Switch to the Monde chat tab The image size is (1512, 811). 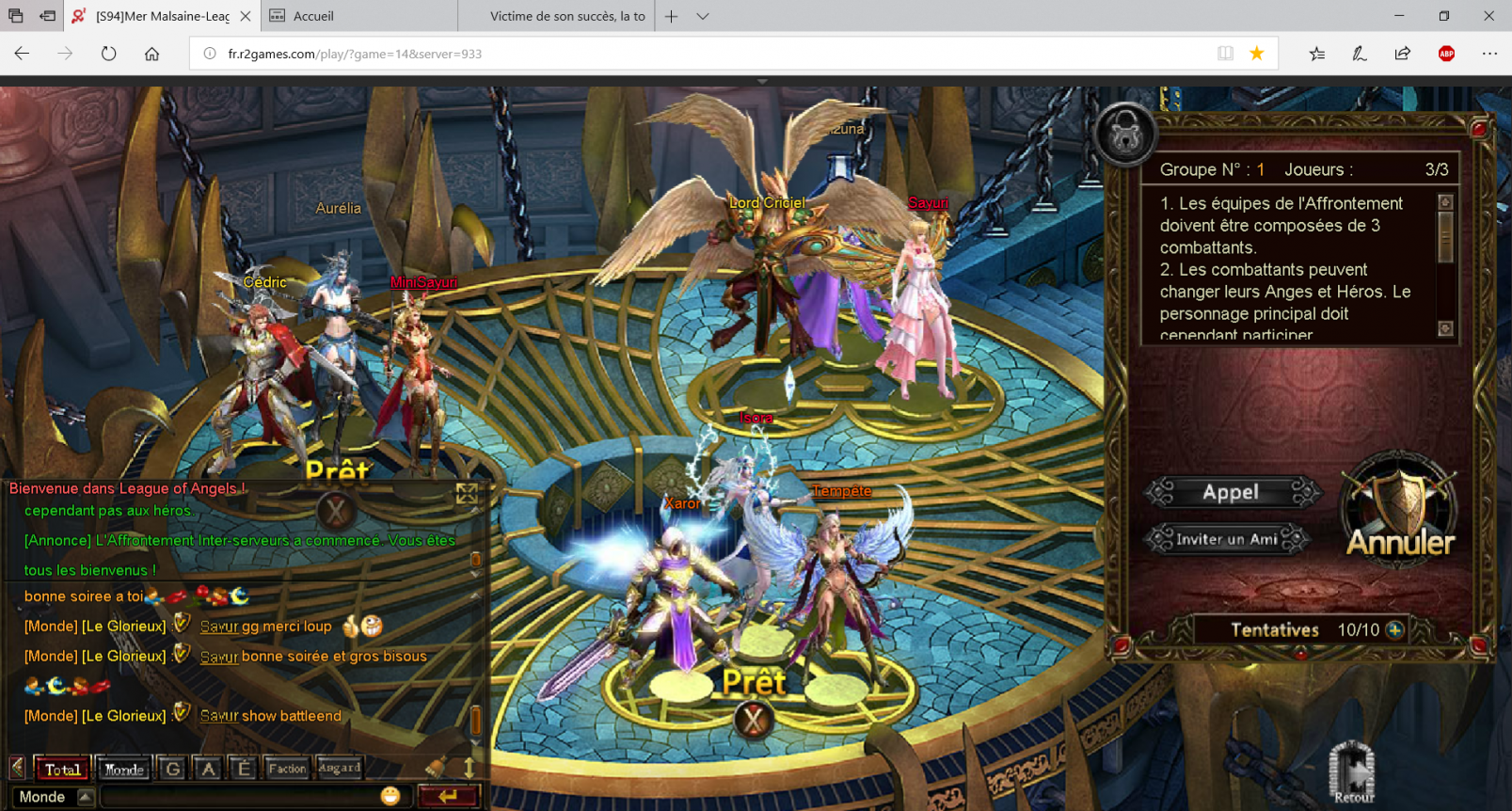tap(124, 769)
